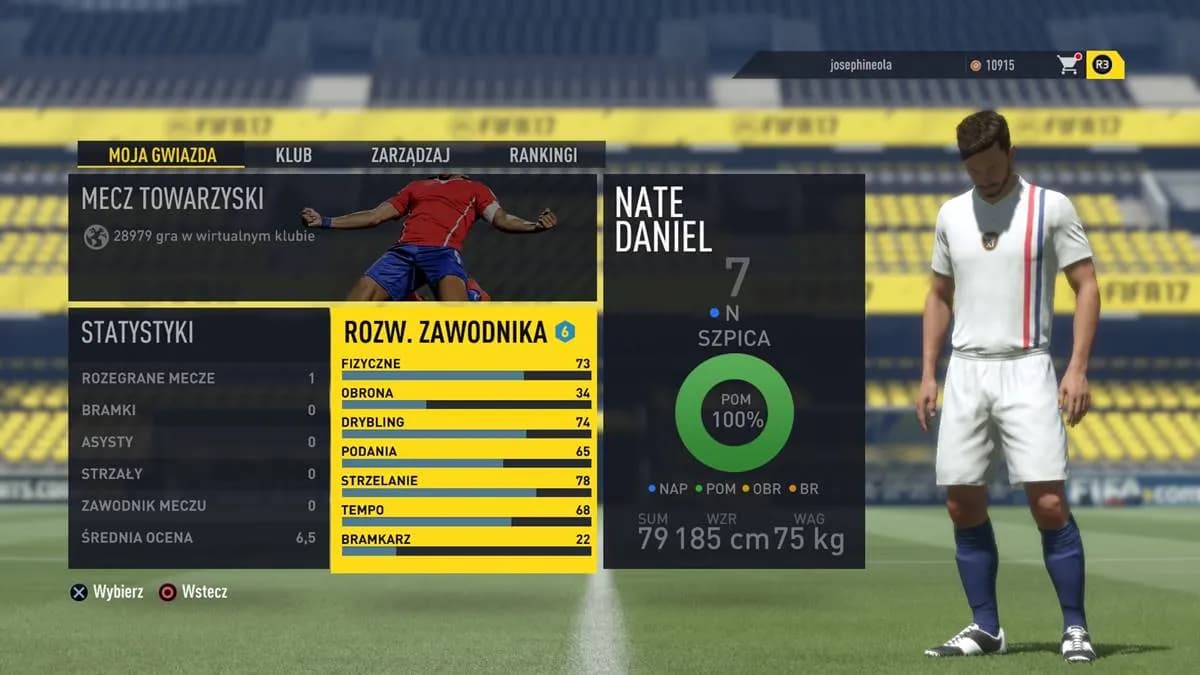Screen dimensions: 1200x675
Task: Open the Nate Daniel player card
Action: tap(733, 371)
